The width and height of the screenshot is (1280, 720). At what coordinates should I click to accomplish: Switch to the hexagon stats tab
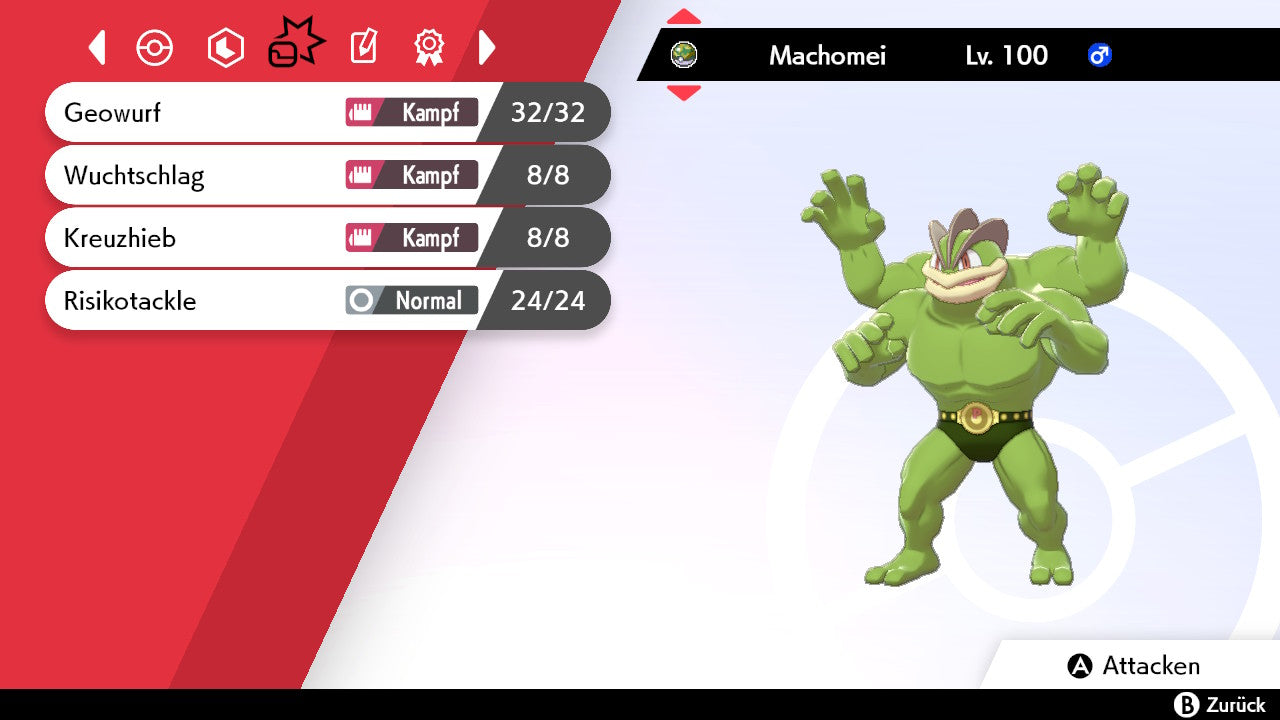(225, 48)
